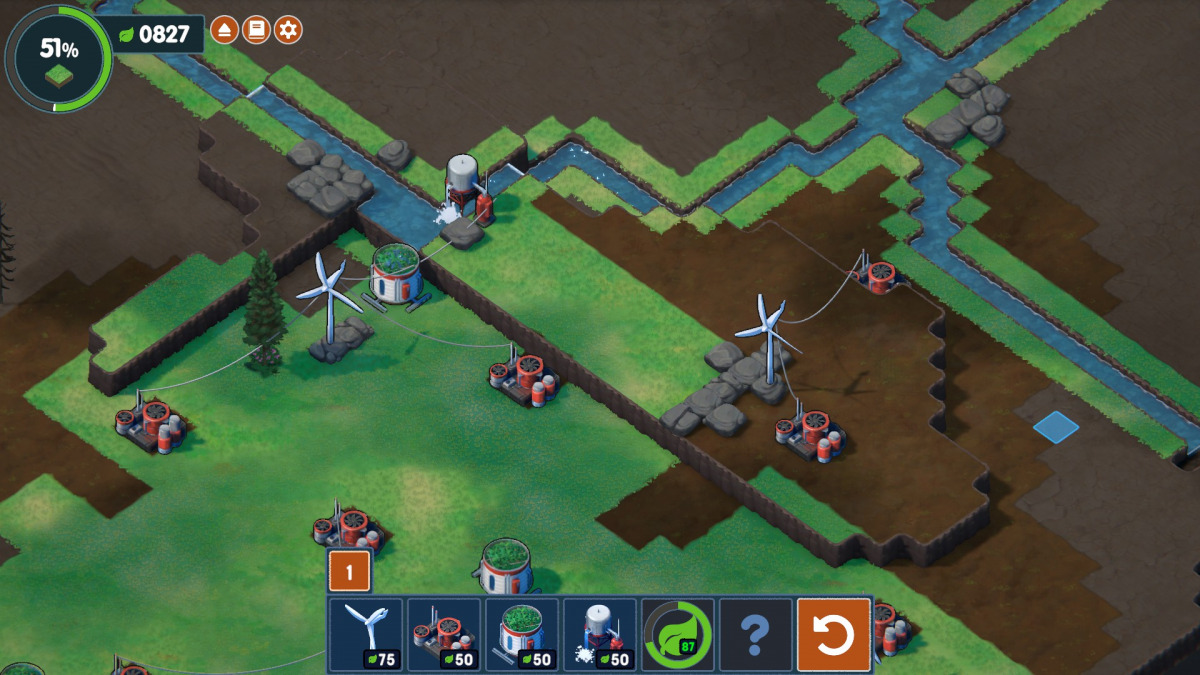Click the green leaf progress slot
The width and height of the screenshot is (1200, 675).
[x=677, y=635]
